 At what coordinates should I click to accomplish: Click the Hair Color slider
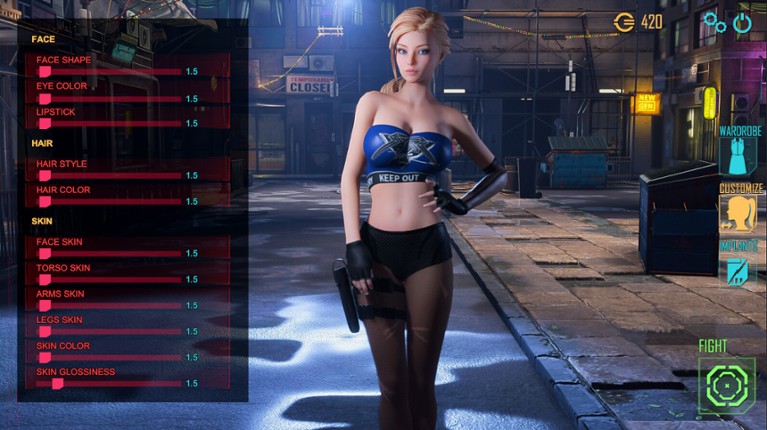[110, 202]
